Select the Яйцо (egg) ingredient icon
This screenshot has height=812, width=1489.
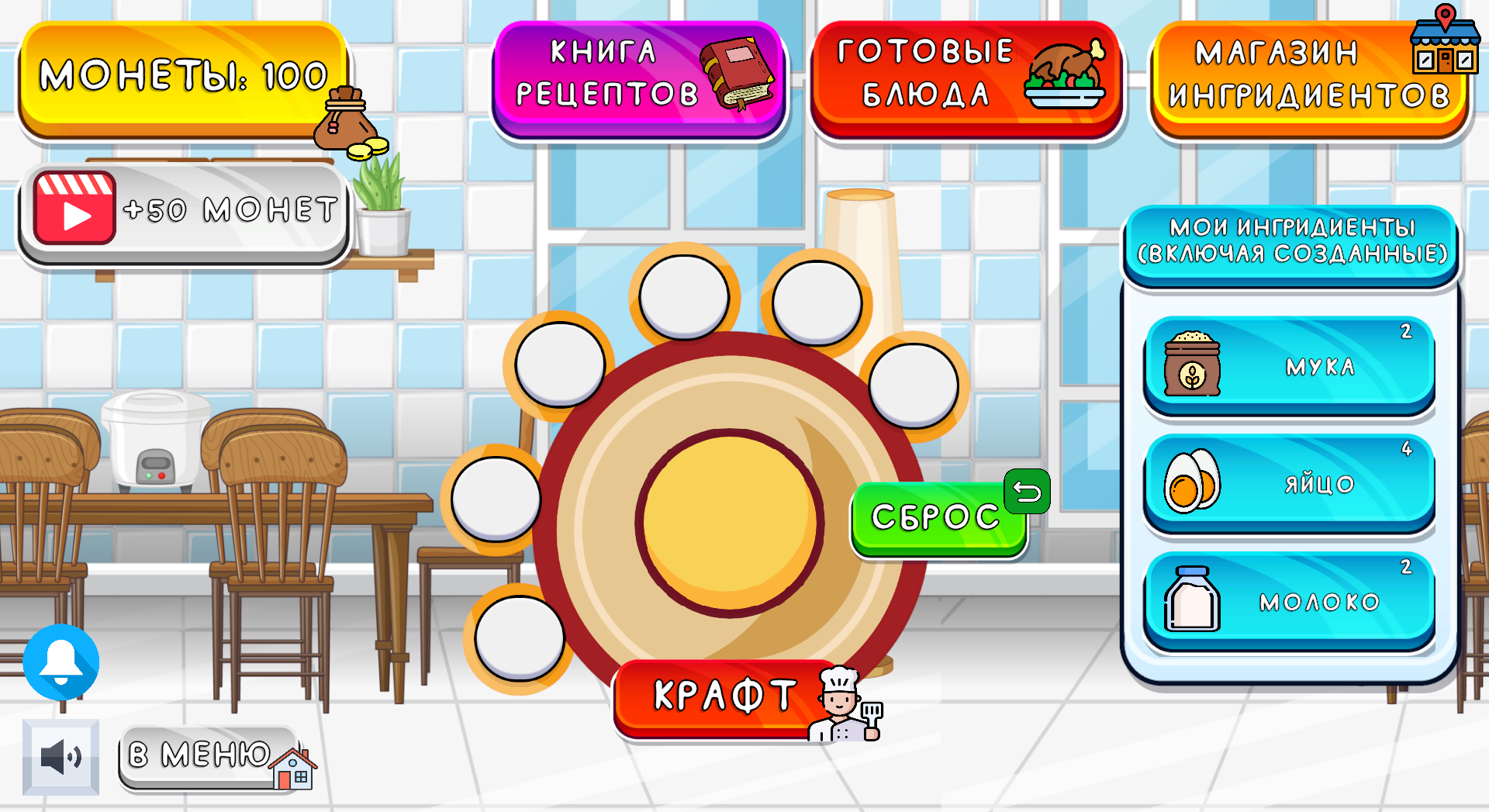[1193, 481]
